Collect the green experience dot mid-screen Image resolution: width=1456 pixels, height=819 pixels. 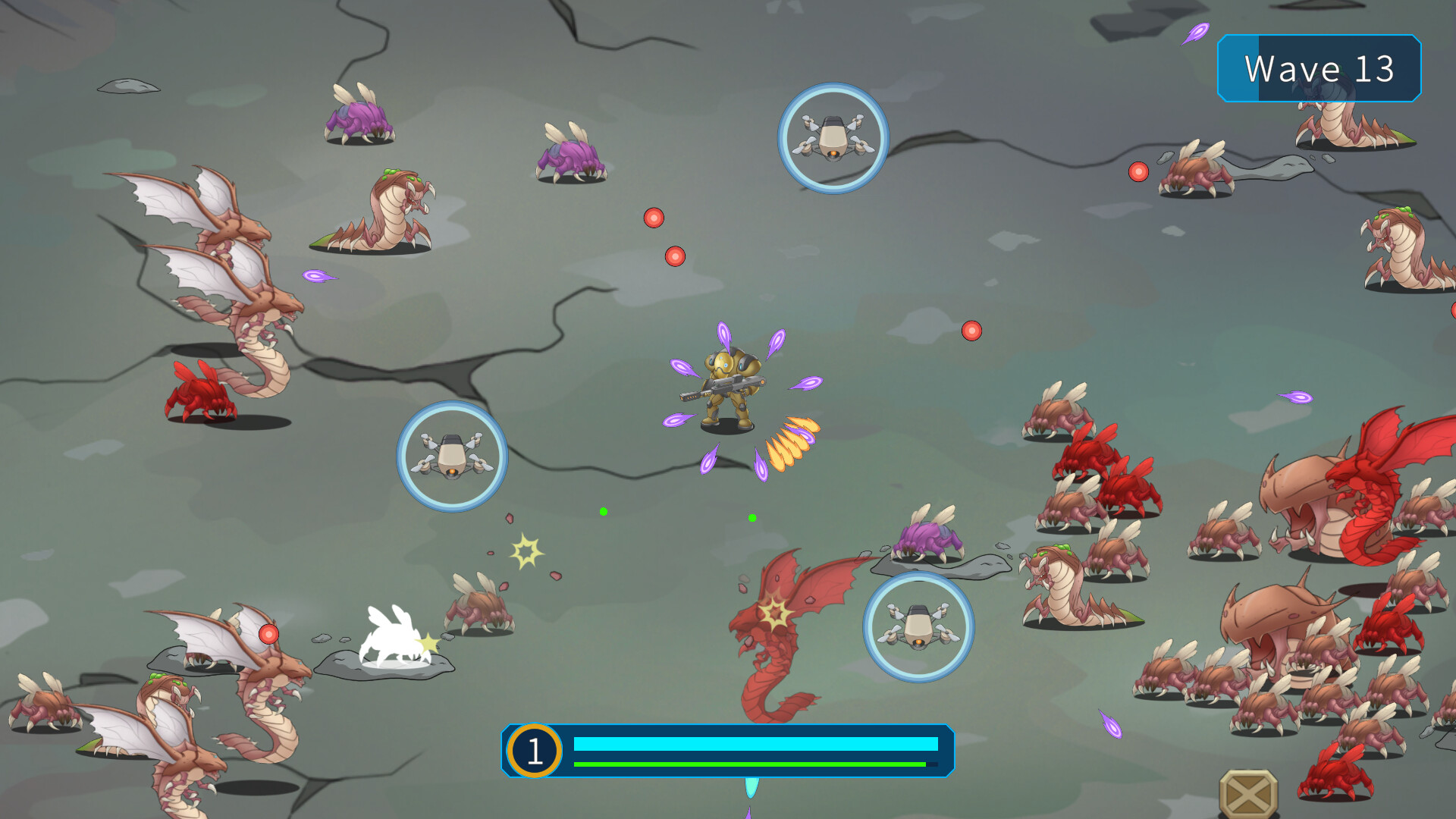point(604,511)
